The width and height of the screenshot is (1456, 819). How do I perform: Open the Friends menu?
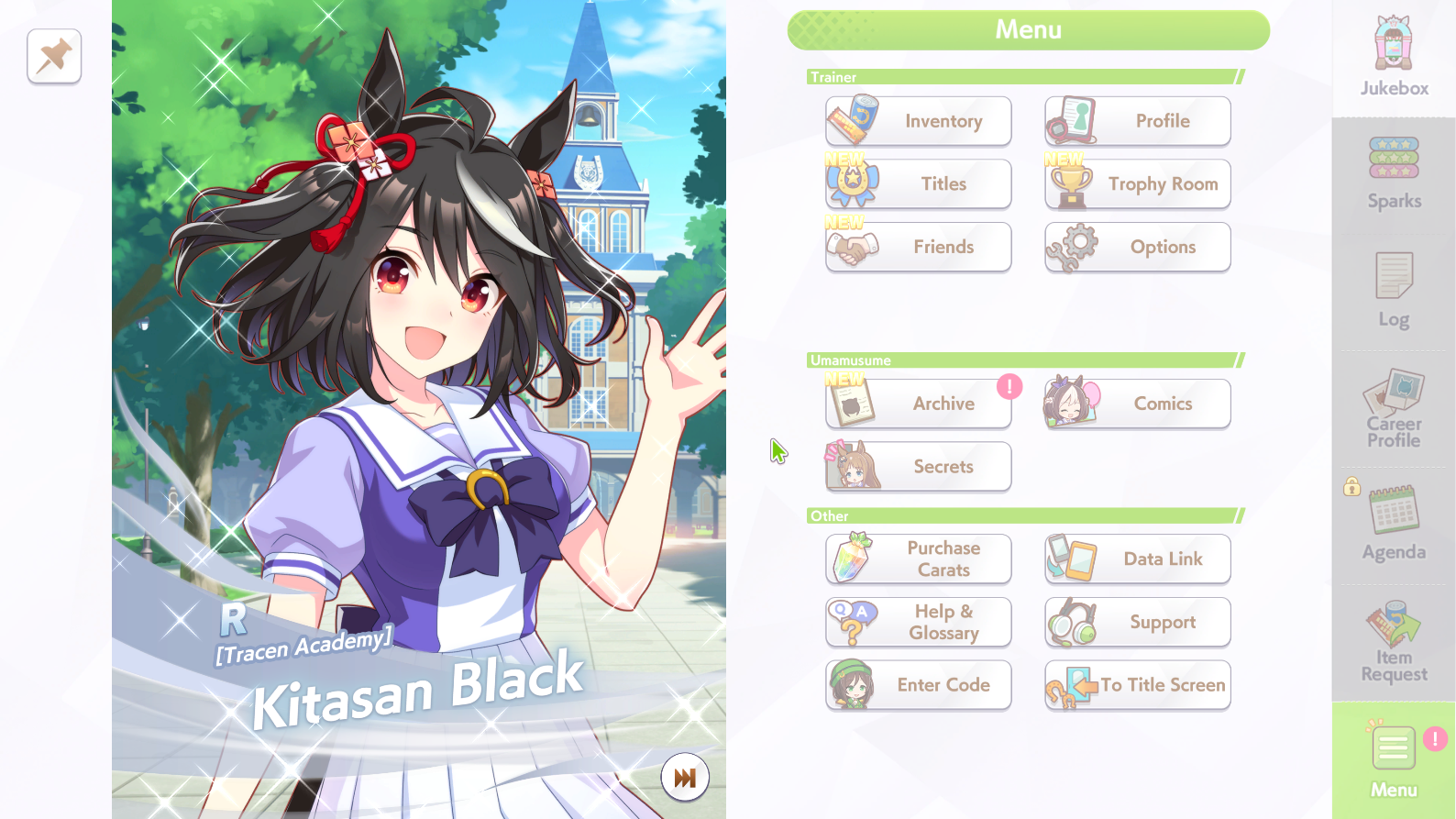[x=918, y=247]
